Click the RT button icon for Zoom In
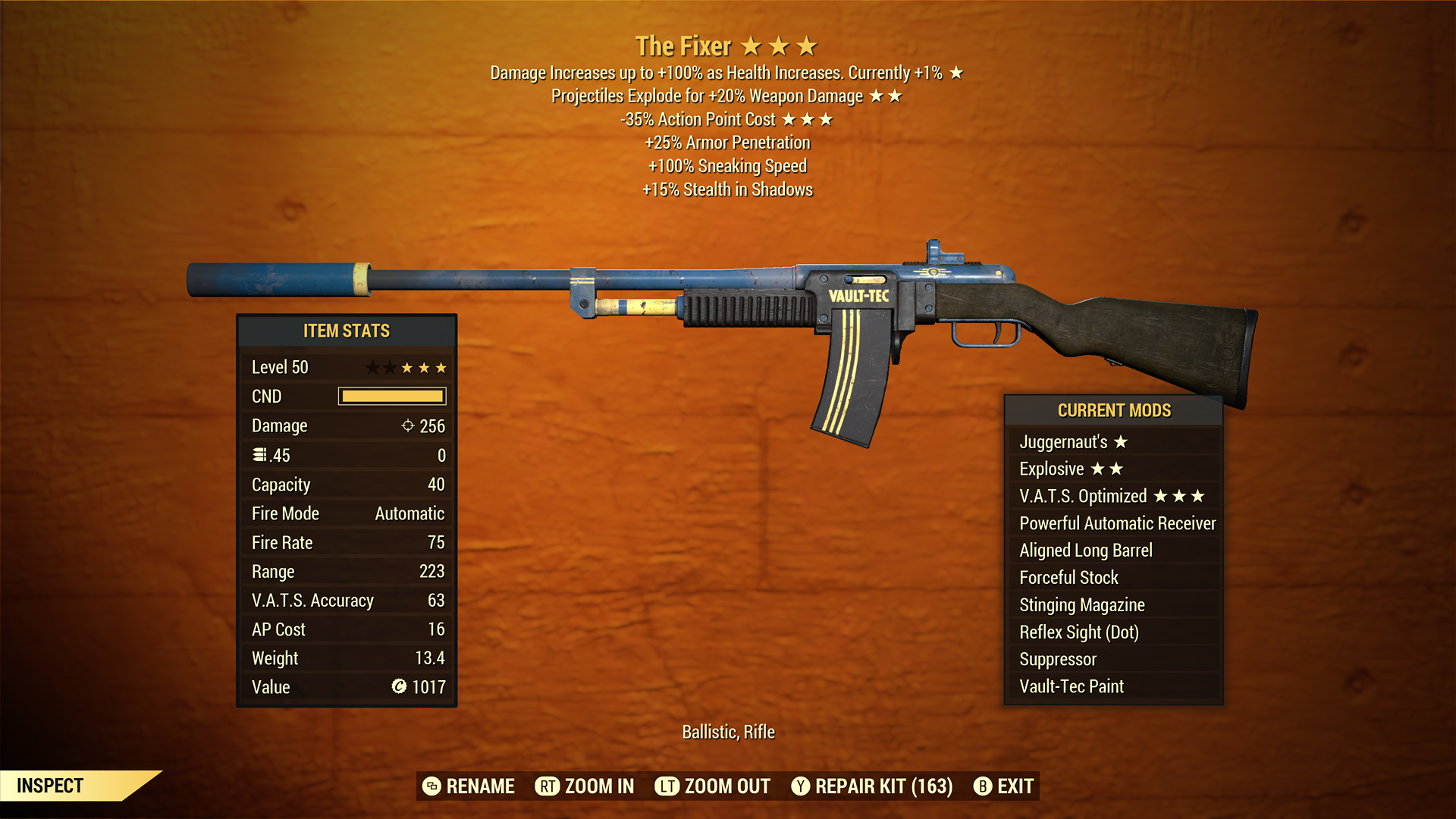The image size is (1456, 819). 547,786
